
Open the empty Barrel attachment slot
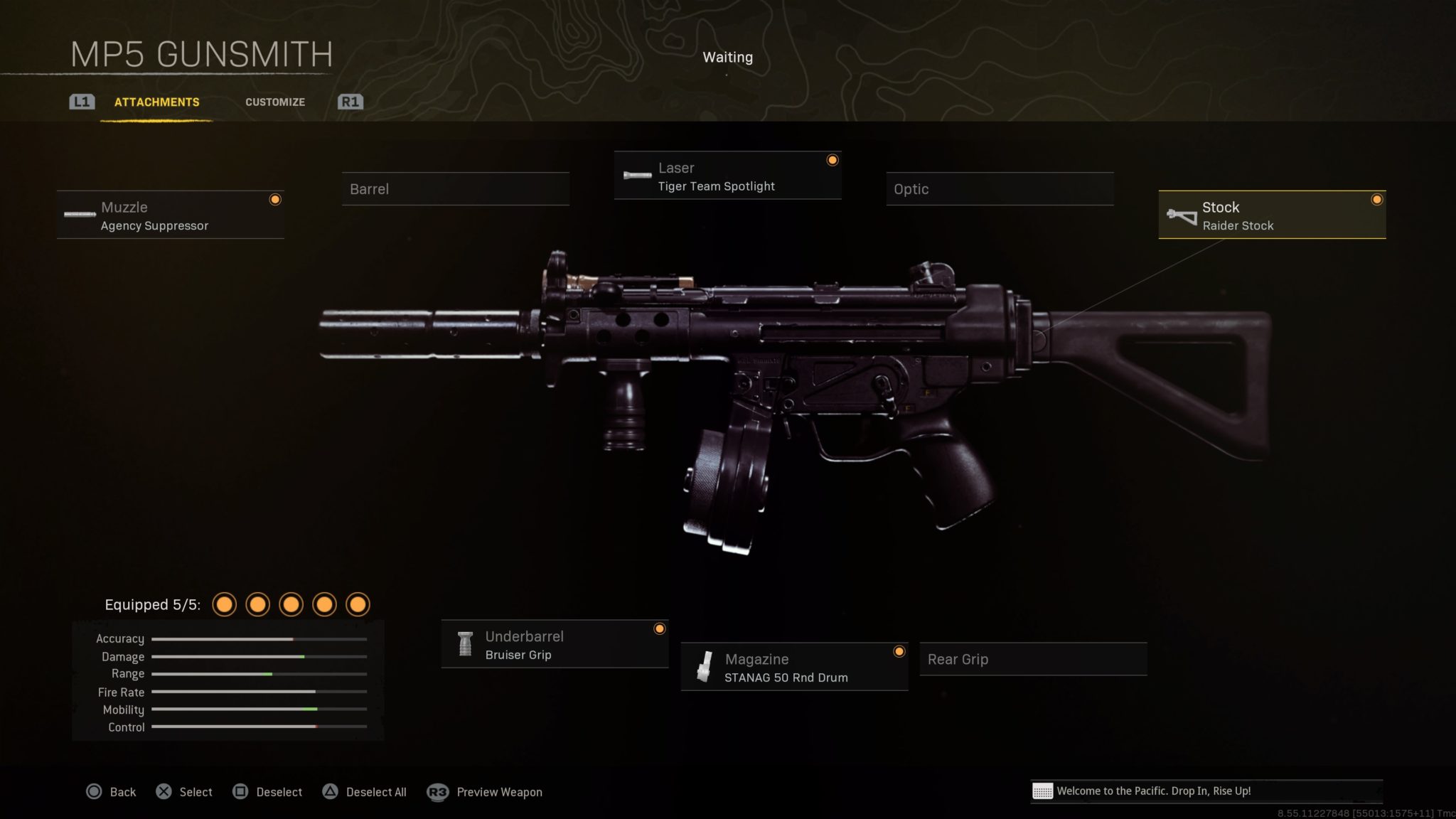455,189
